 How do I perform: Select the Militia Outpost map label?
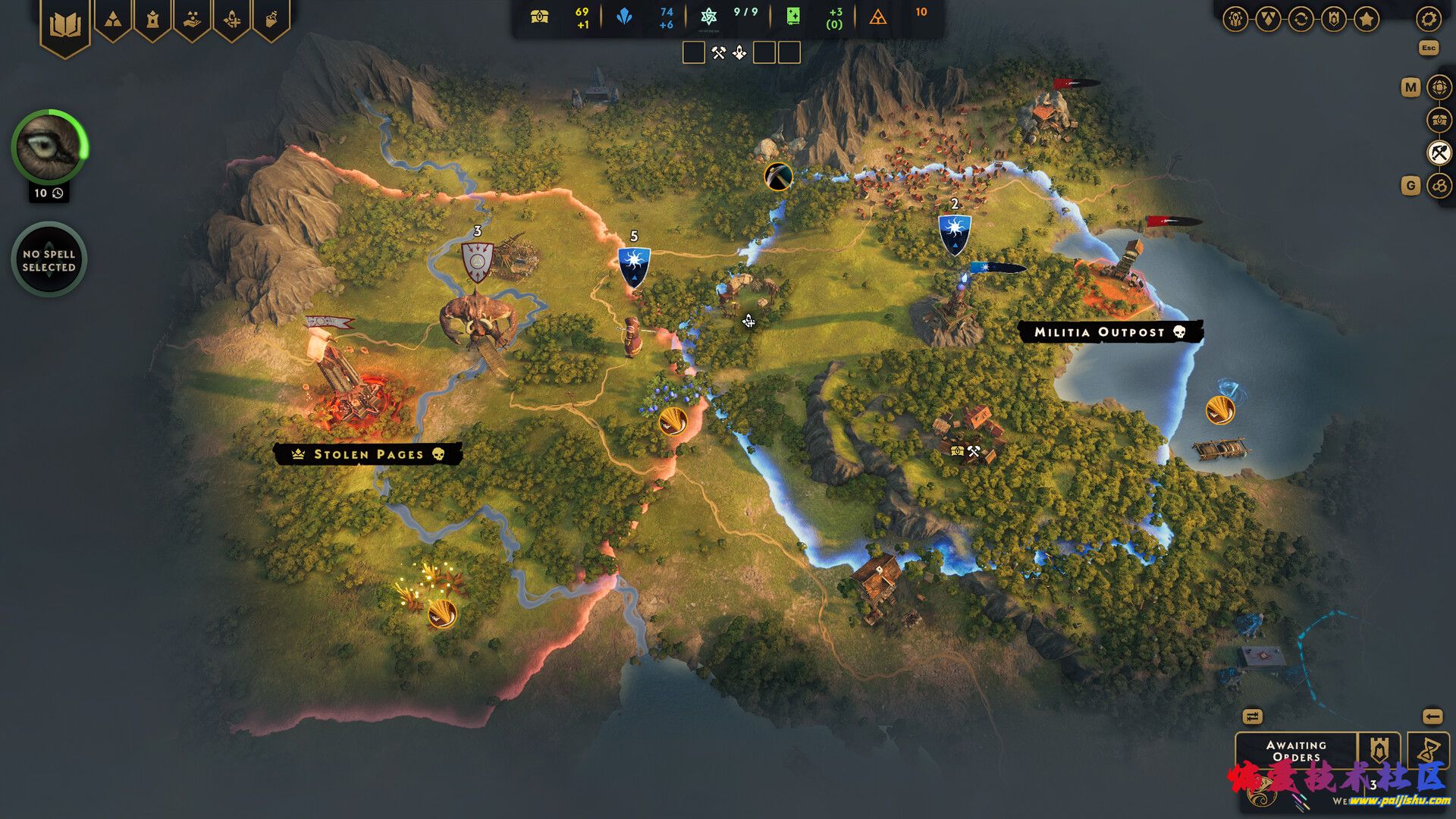(x=1109, y=332)
